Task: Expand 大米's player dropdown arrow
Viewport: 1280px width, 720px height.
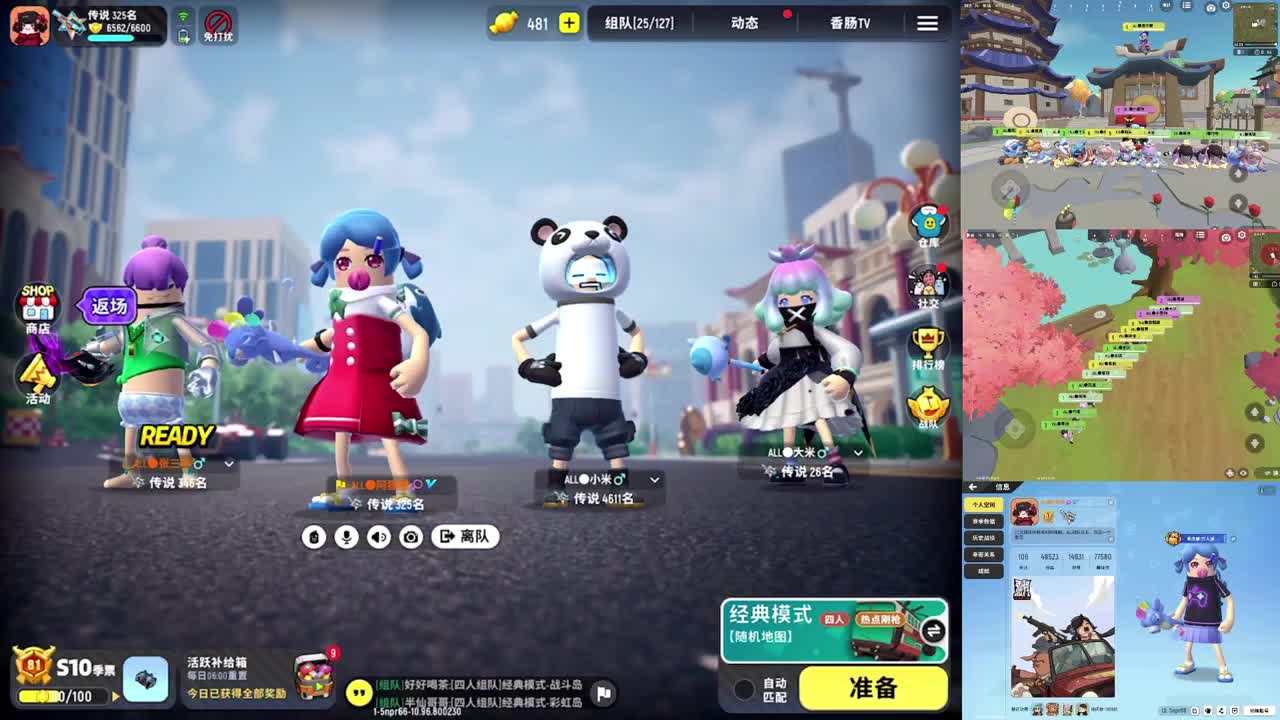Action: [x=857, y=453]
